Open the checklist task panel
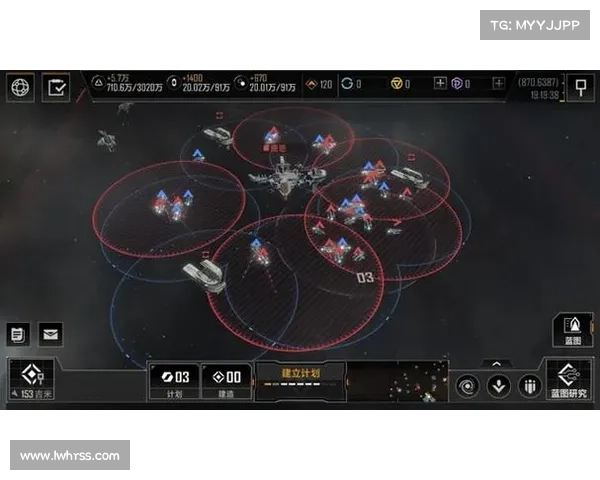600x480 pixels. (58, 87)
